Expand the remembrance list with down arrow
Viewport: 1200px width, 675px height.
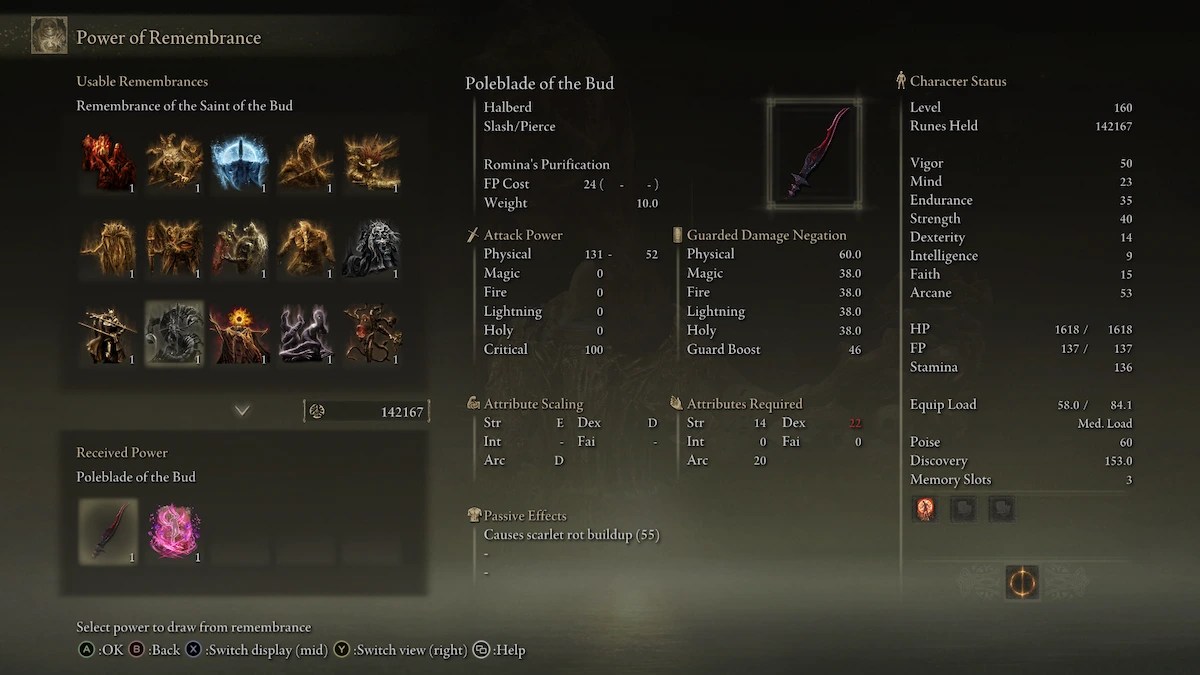[242, 410]
